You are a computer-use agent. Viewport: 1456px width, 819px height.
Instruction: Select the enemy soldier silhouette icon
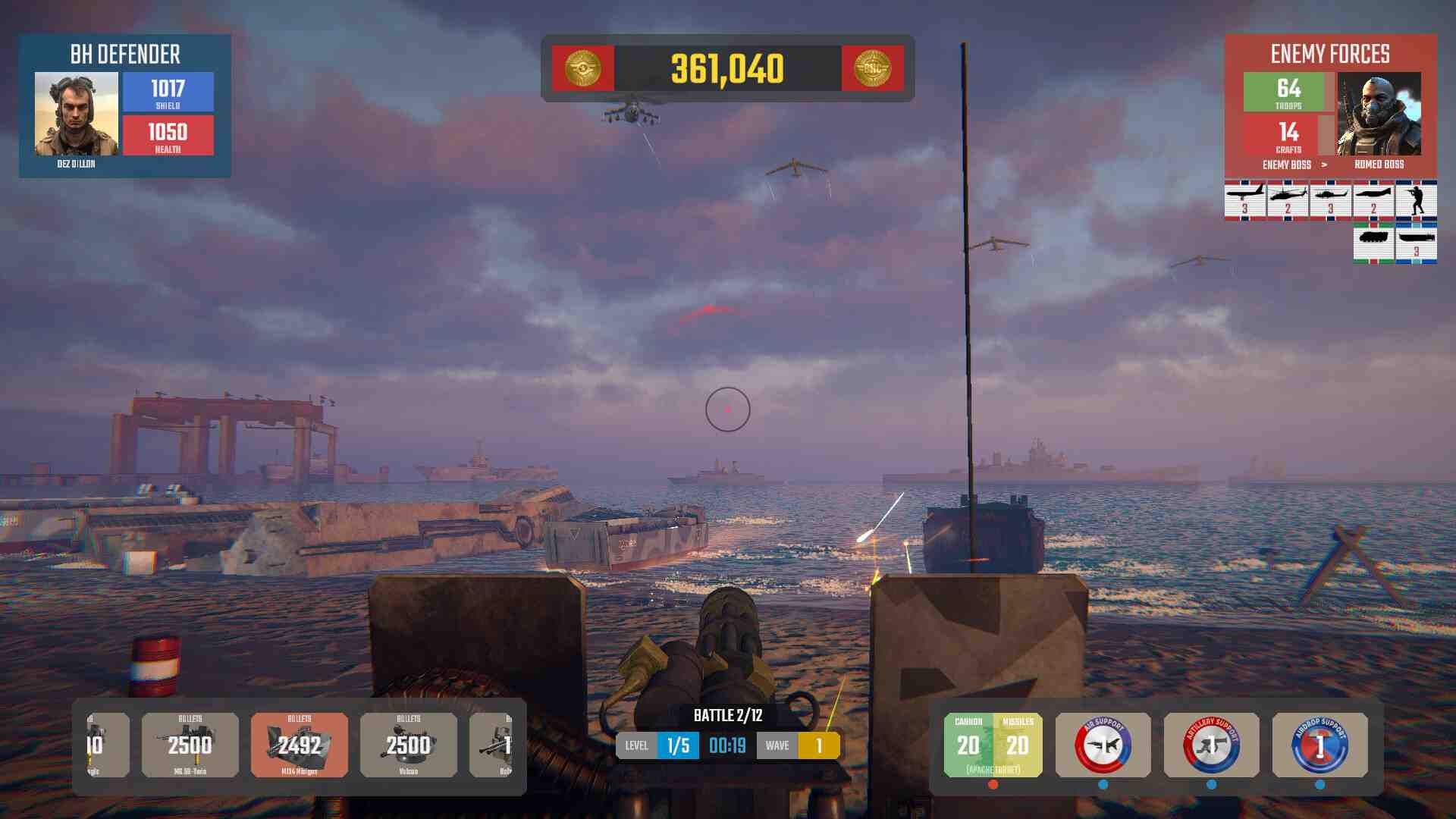1416,199
